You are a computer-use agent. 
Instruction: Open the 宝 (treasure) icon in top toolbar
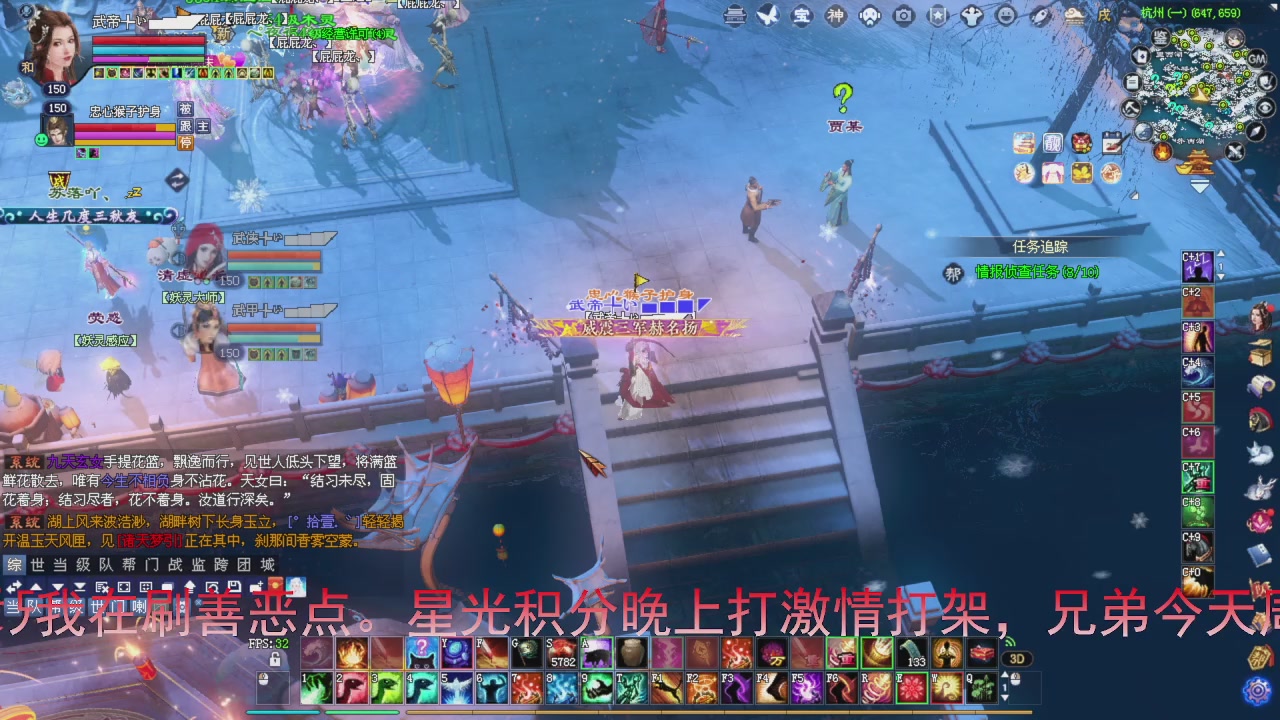(801, 16)
